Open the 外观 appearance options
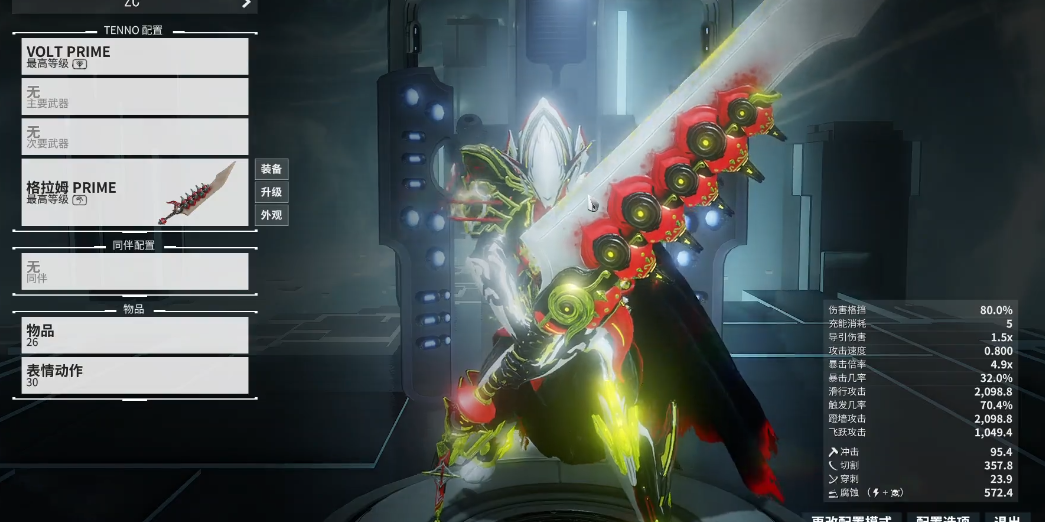Screen dimensions: 1045x522 click(x=271, y=215)
